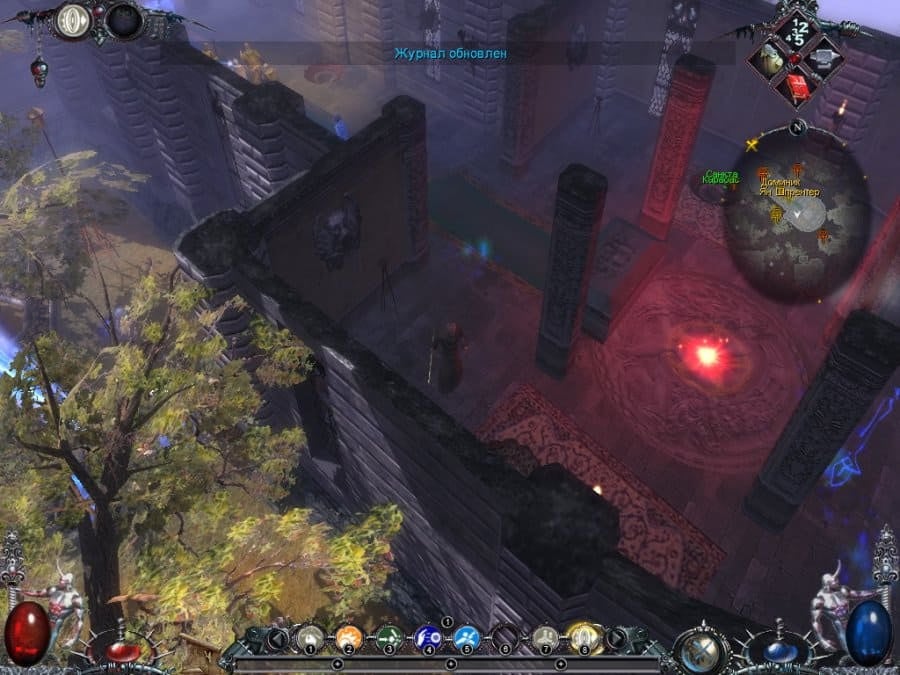Click the dark empty orb beside the eye orb
This screenshot has height=675, width=900.
click(x=125, y=22)
